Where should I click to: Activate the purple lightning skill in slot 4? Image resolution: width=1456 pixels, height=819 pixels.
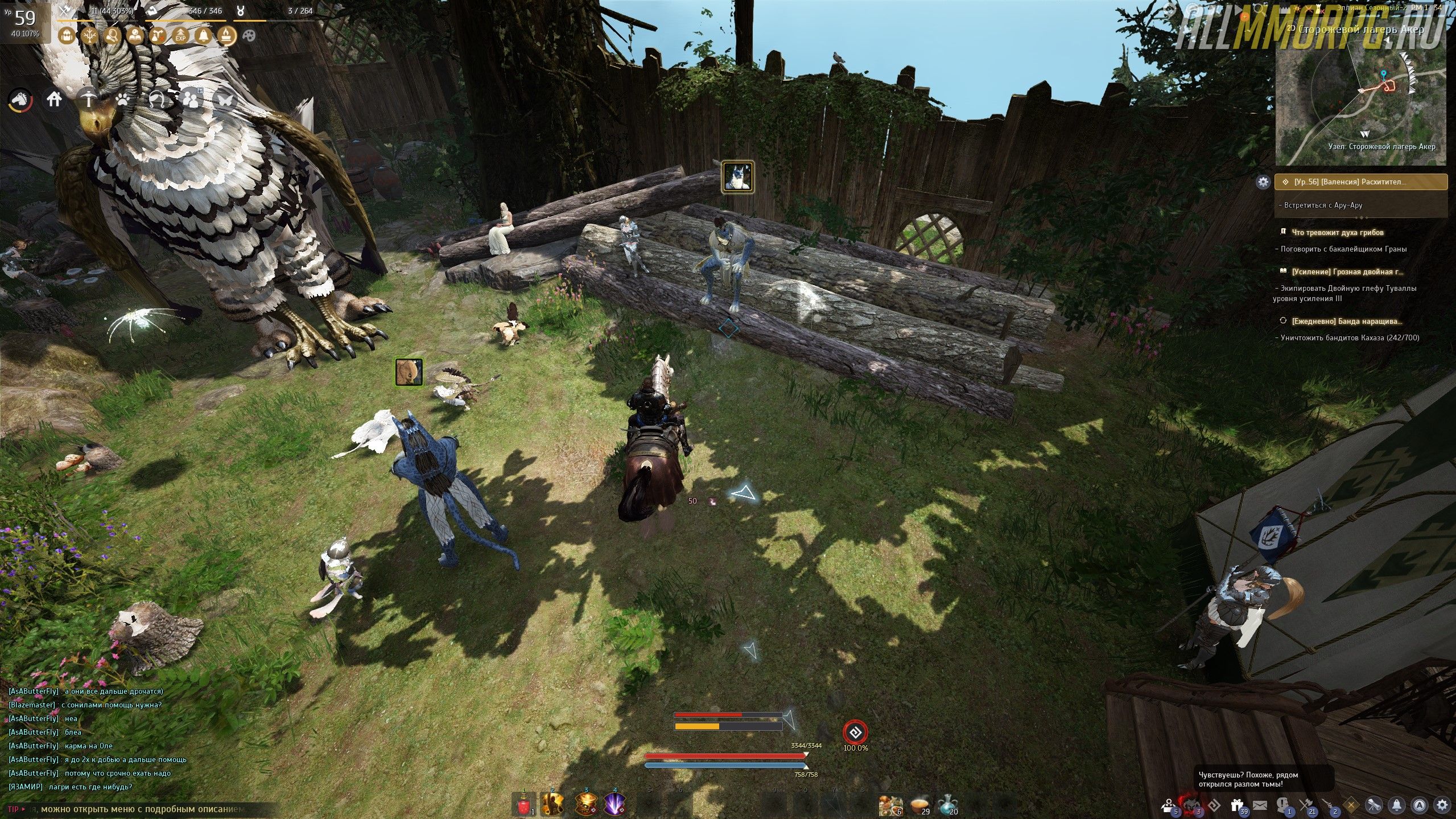614,804
